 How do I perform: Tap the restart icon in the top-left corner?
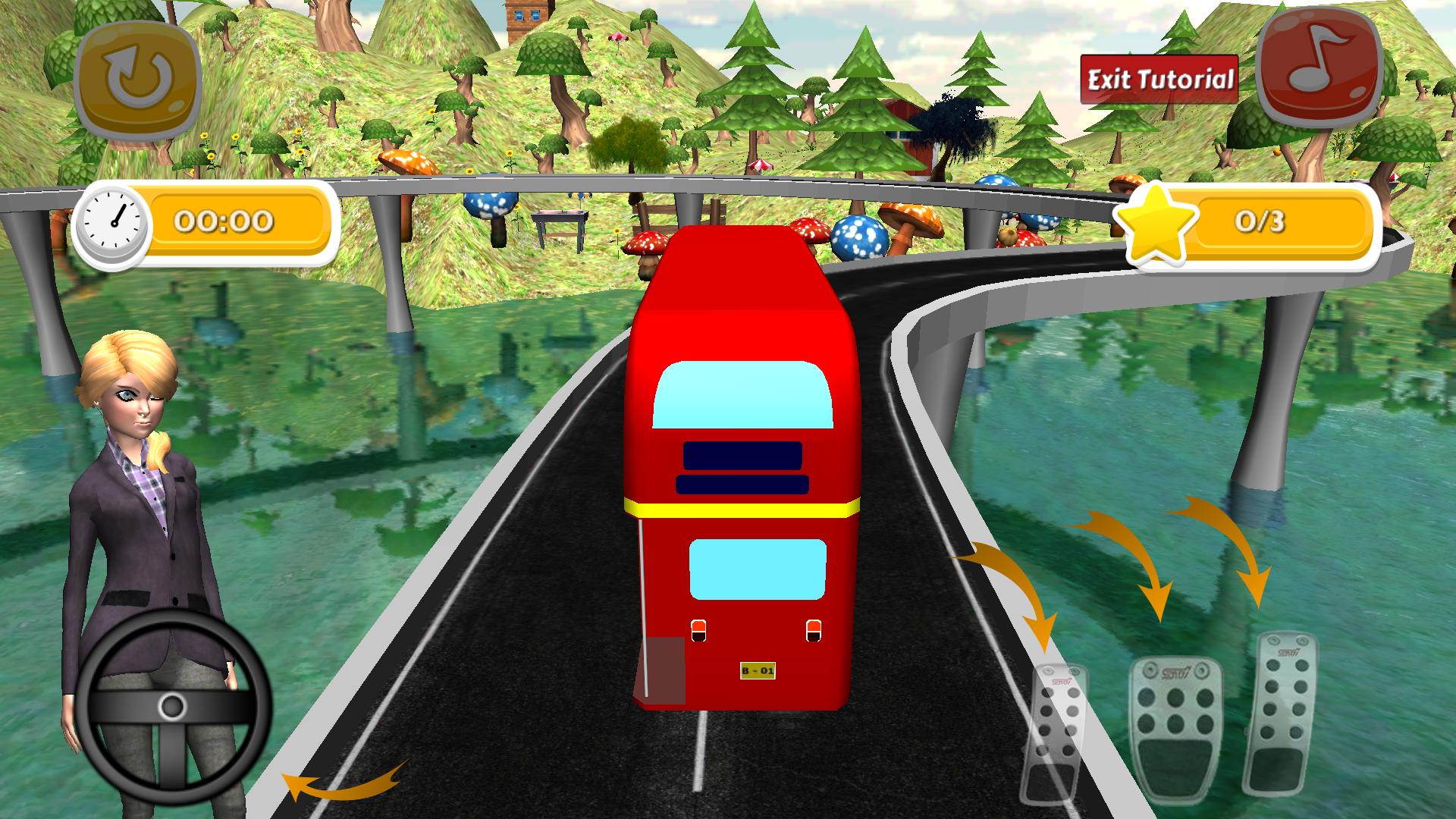click(135, 74)
